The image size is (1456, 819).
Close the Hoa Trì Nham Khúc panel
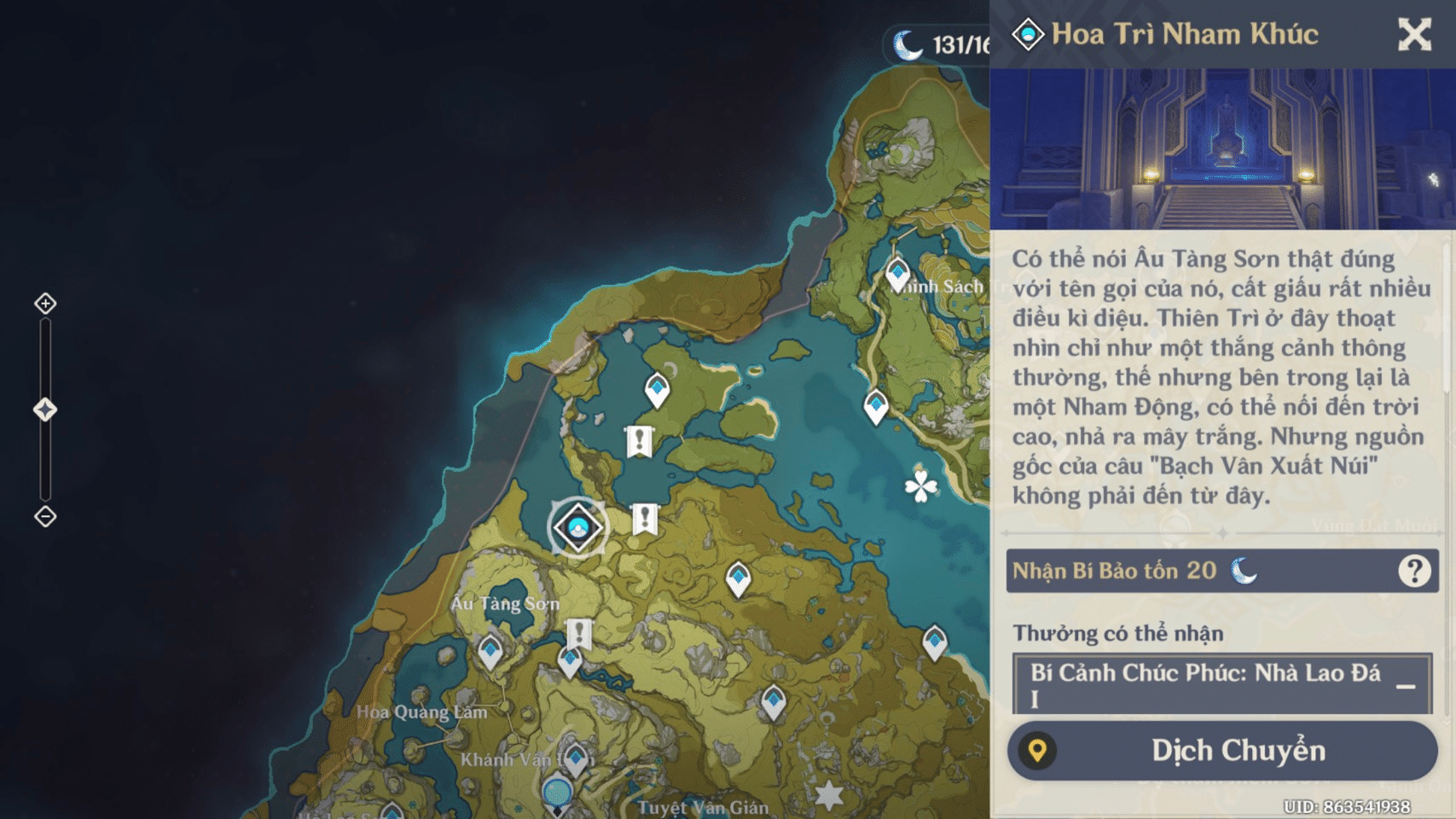coord(1413,35)
